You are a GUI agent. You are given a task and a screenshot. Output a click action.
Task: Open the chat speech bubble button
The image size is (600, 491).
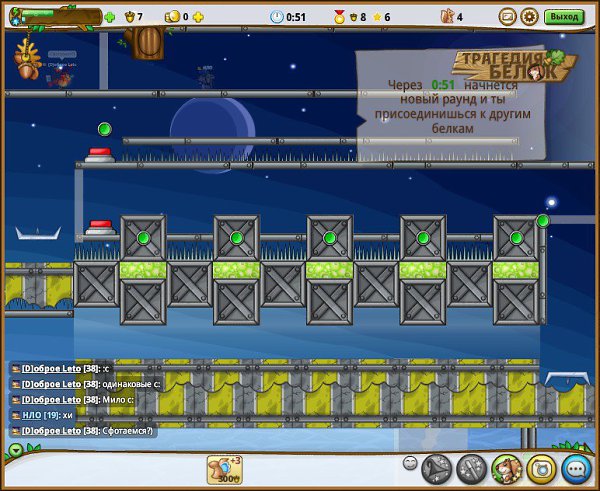coord(575,468)
